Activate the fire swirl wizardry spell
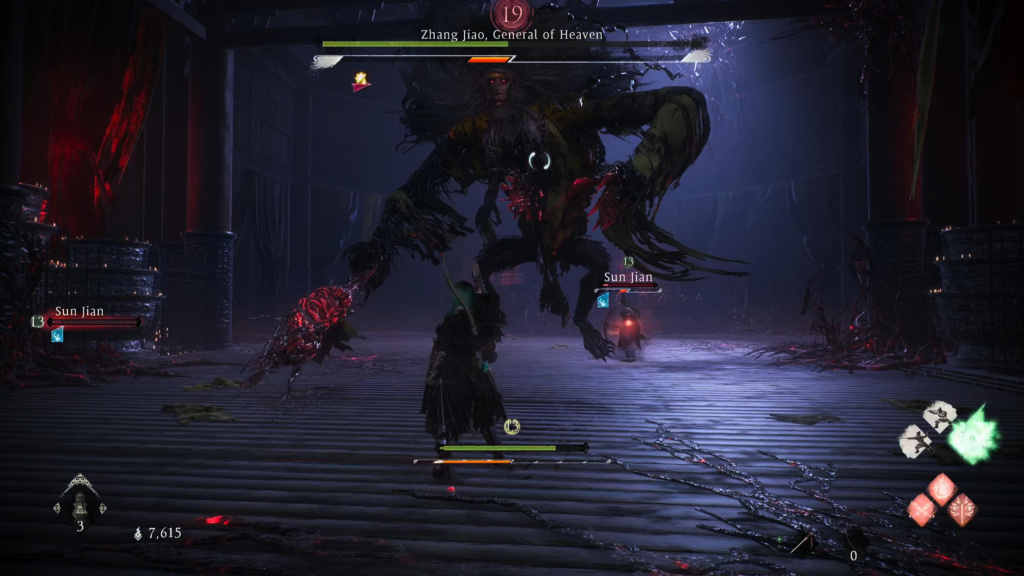The image size is (1024, 576). point(943,489)
